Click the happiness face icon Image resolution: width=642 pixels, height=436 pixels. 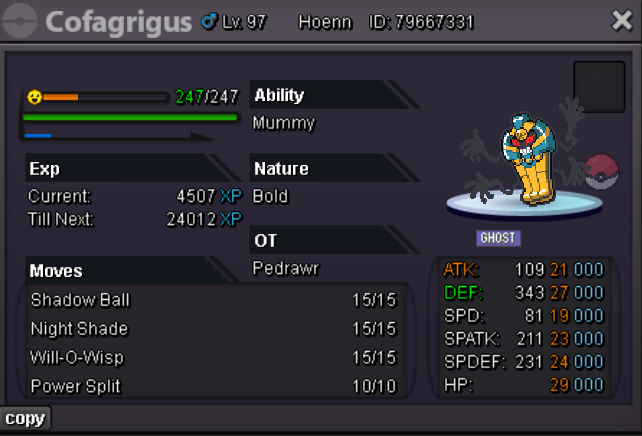tap(35, 97)
